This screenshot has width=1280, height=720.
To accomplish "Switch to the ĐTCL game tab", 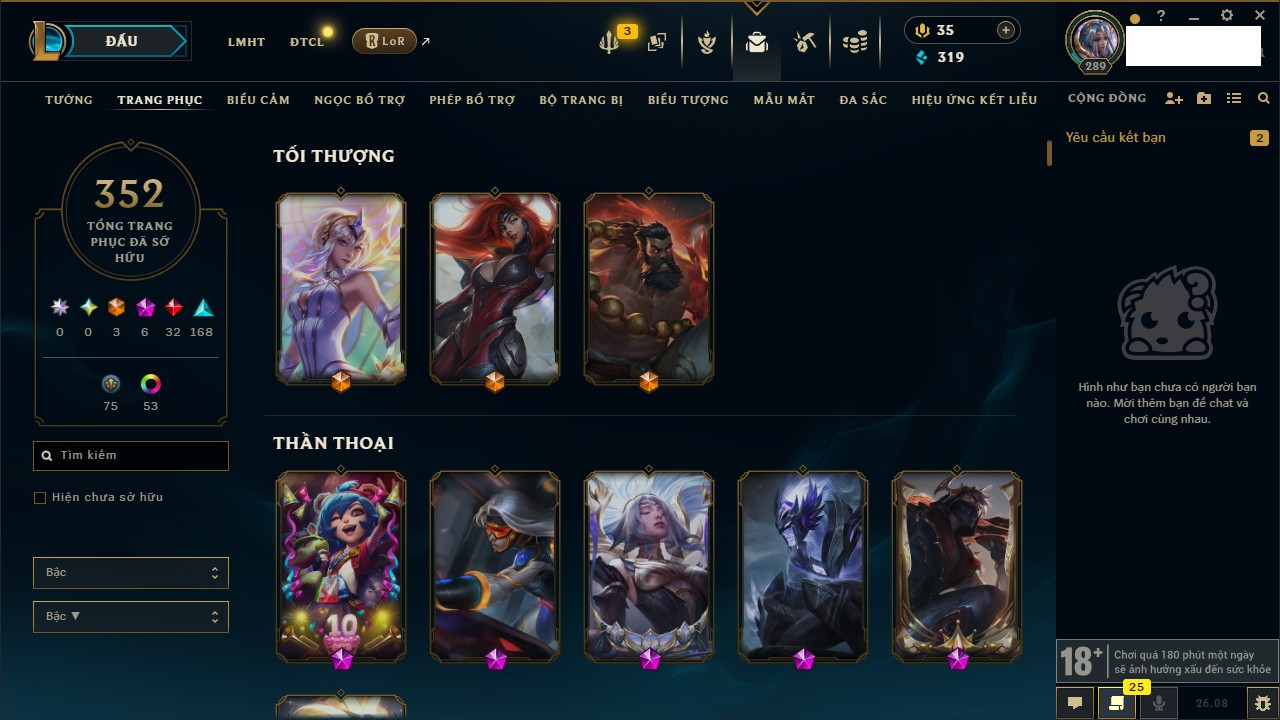I will pyautogui.click(x=307, y=42).
